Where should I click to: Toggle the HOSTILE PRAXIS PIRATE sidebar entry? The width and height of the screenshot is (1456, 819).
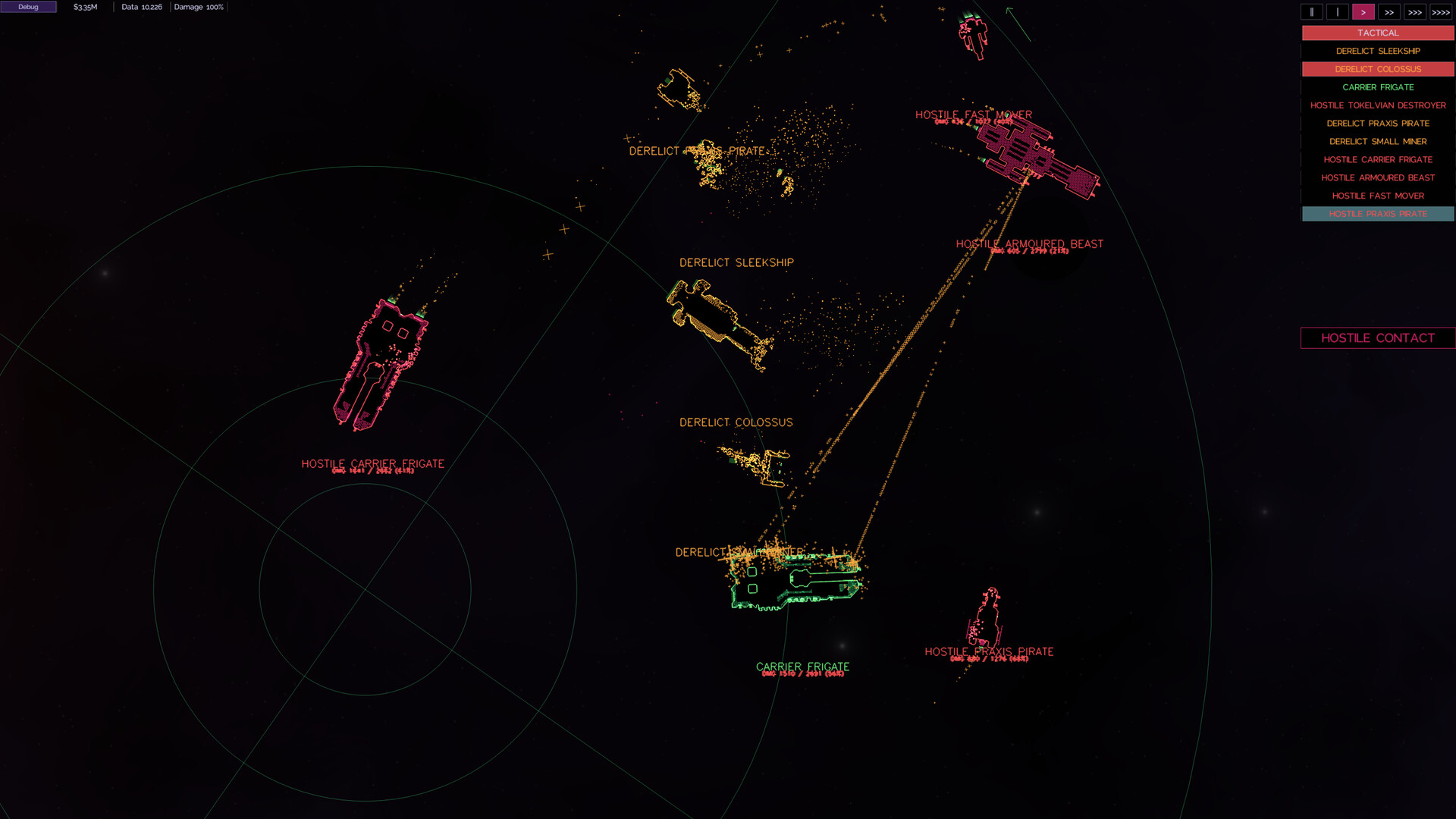click(x=1377, y=214)
